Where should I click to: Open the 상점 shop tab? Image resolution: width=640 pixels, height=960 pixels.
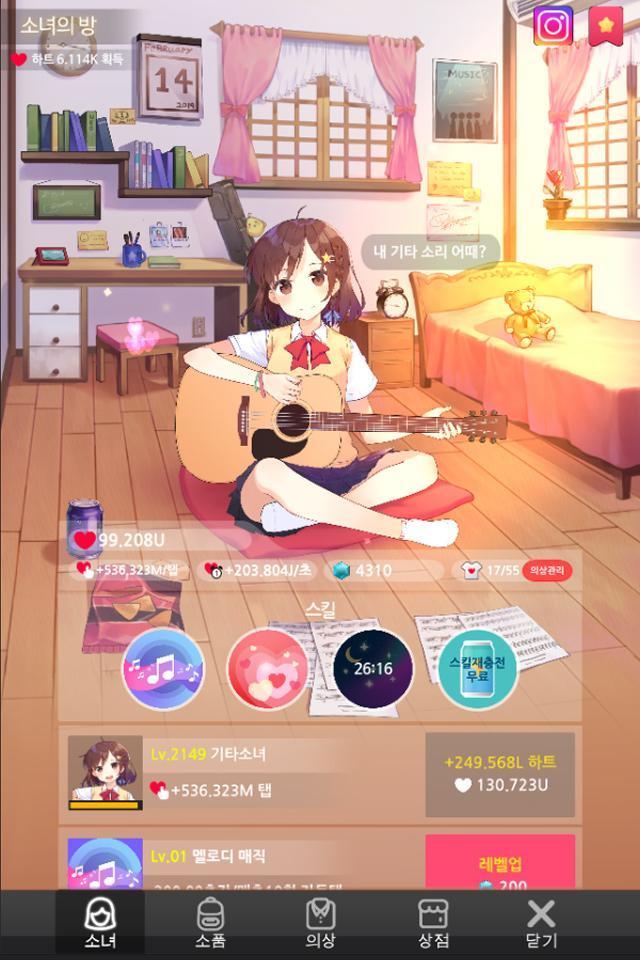(x=433, y=922)
